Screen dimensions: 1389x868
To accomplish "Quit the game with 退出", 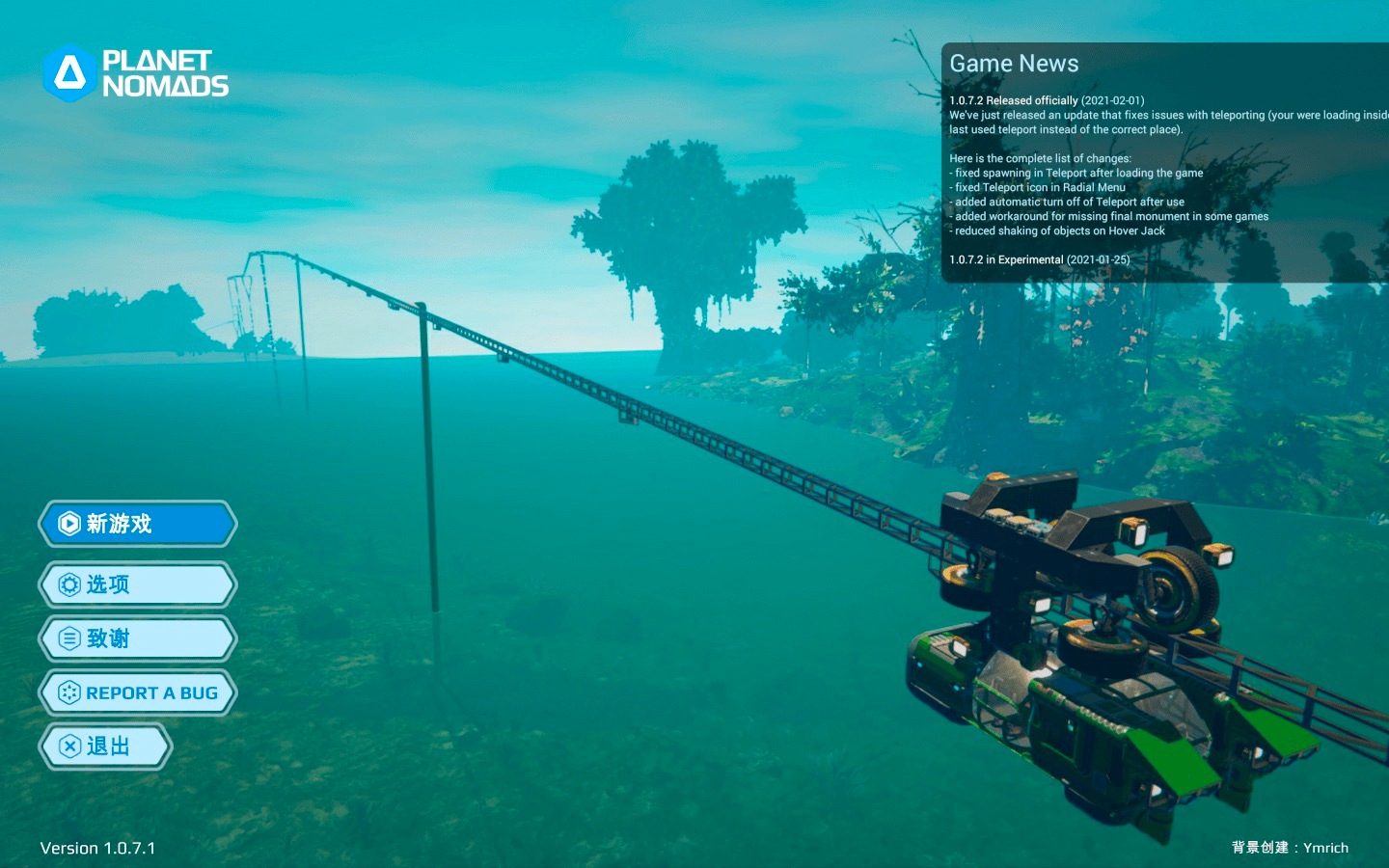I will [106, 746].
